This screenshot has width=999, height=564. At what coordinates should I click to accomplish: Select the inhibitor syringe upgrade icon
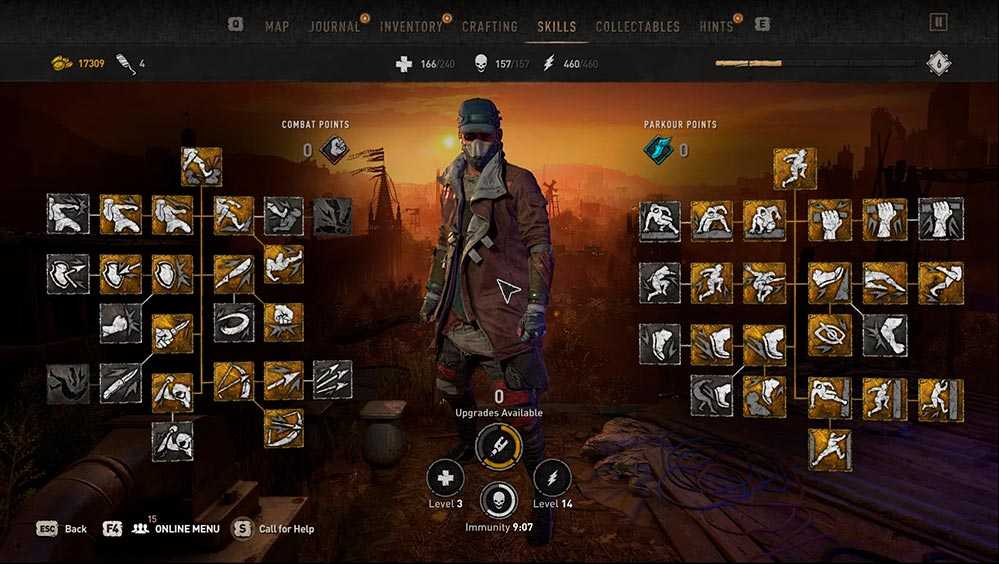(x=497, y=445)
